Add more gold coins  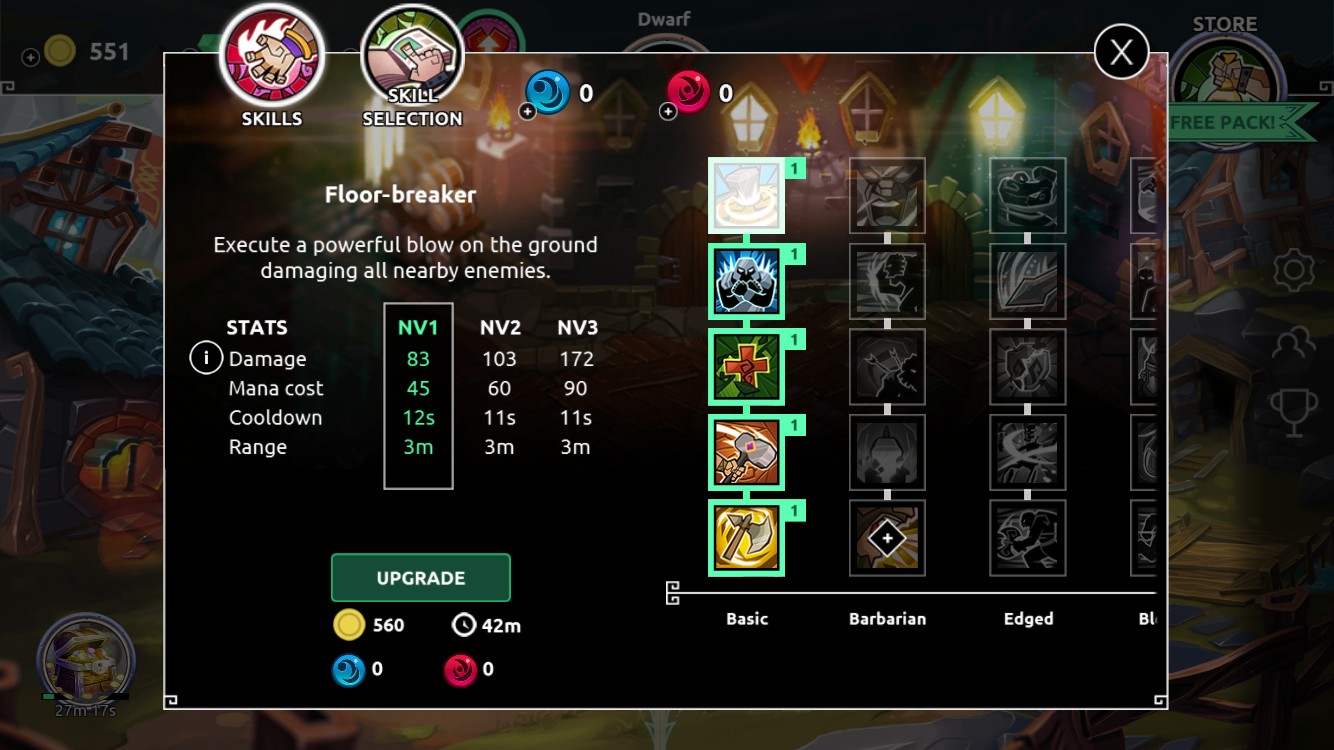pos(31,57)
